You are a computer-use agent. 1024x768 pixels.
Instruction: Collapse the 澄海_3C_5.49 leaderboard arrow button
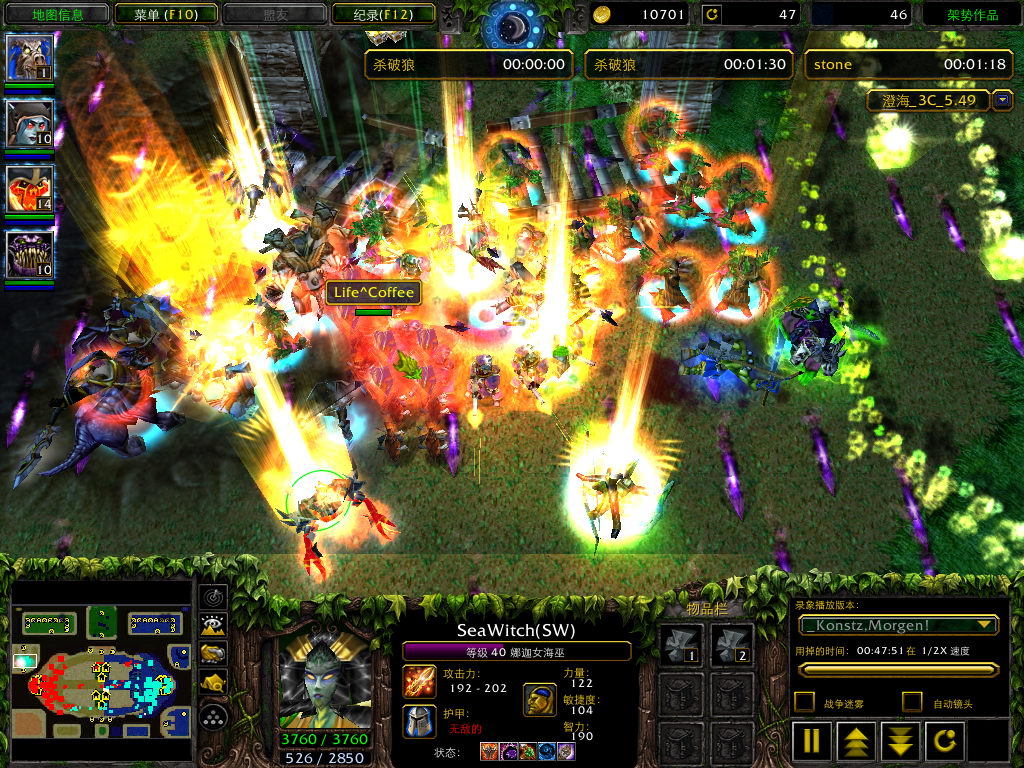coord(1003,100)
